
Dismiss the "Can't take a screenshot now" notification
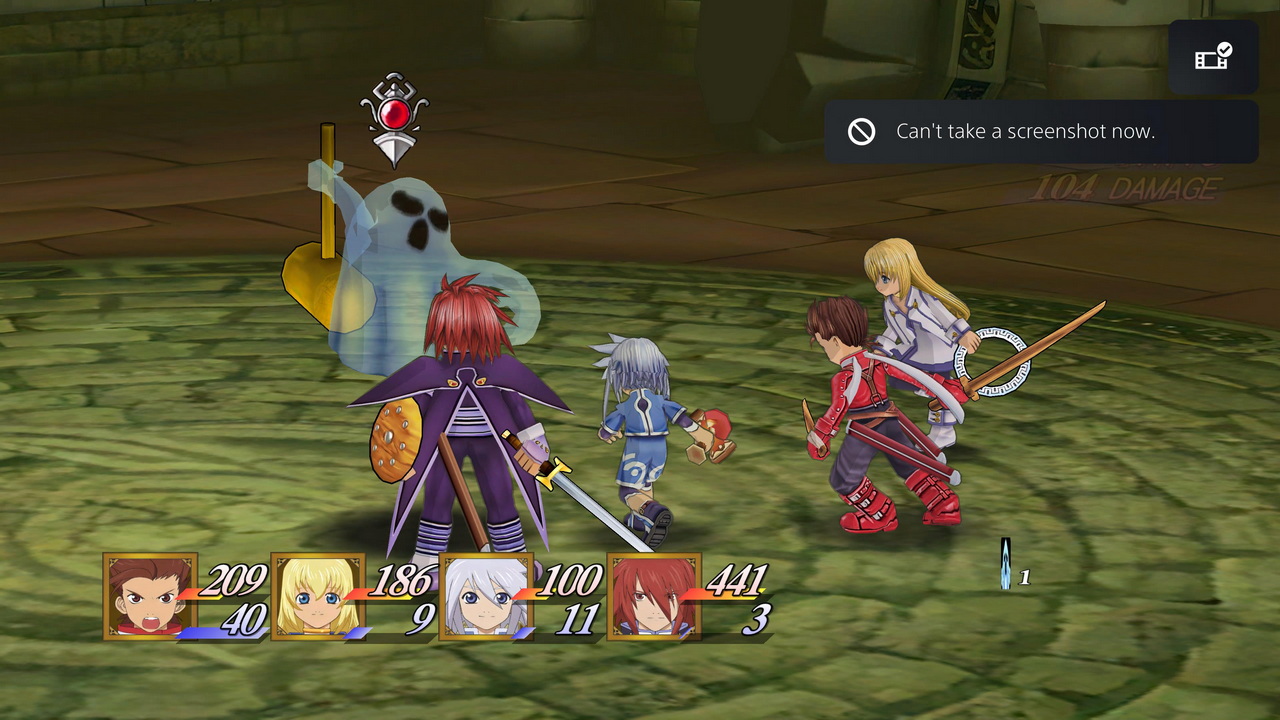(x=1041, y=132)
